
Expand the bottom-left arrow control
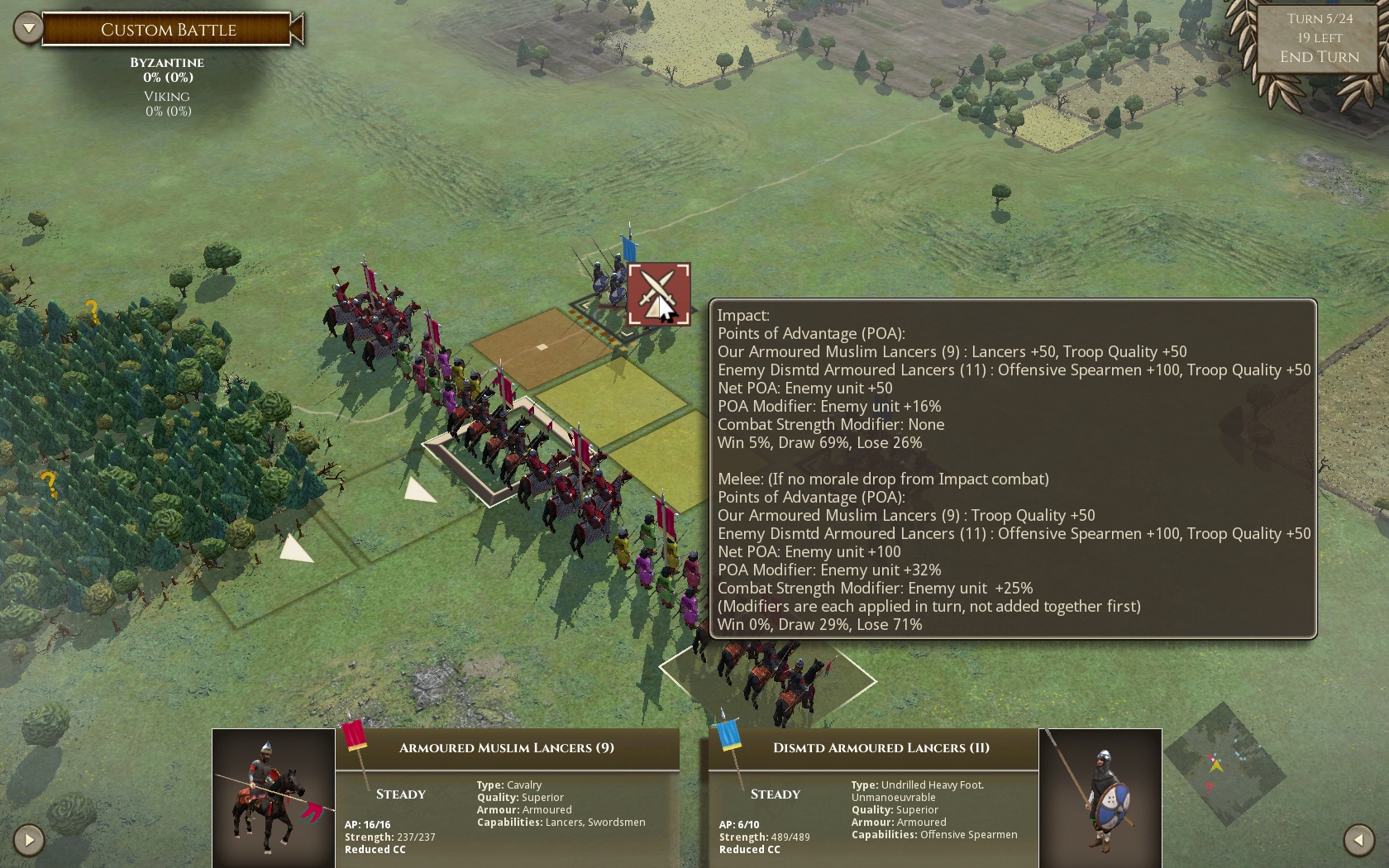pyautogui.click(x=29, y=840)
